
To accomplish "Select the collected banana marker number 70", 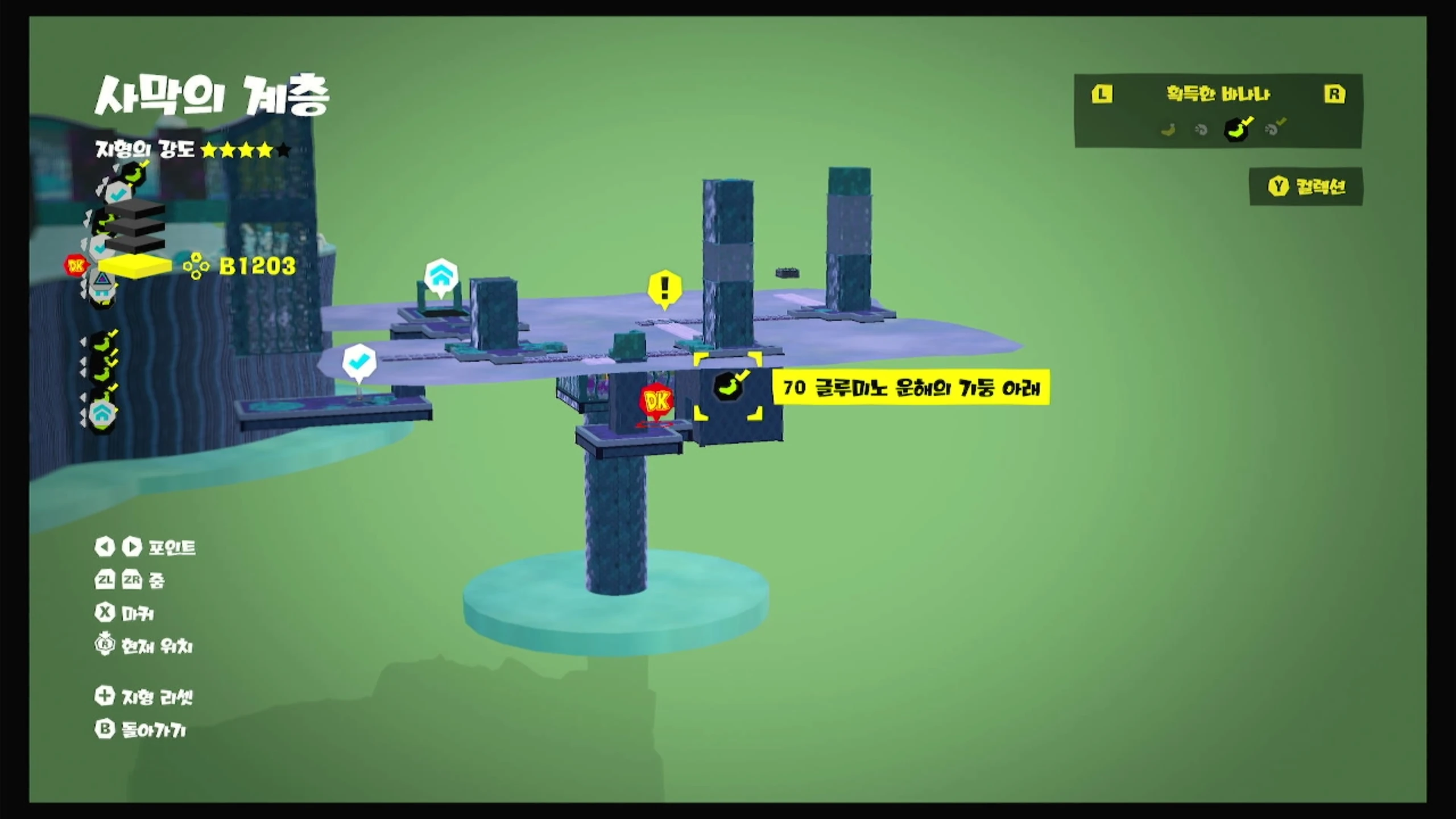I will click(728, 387).
